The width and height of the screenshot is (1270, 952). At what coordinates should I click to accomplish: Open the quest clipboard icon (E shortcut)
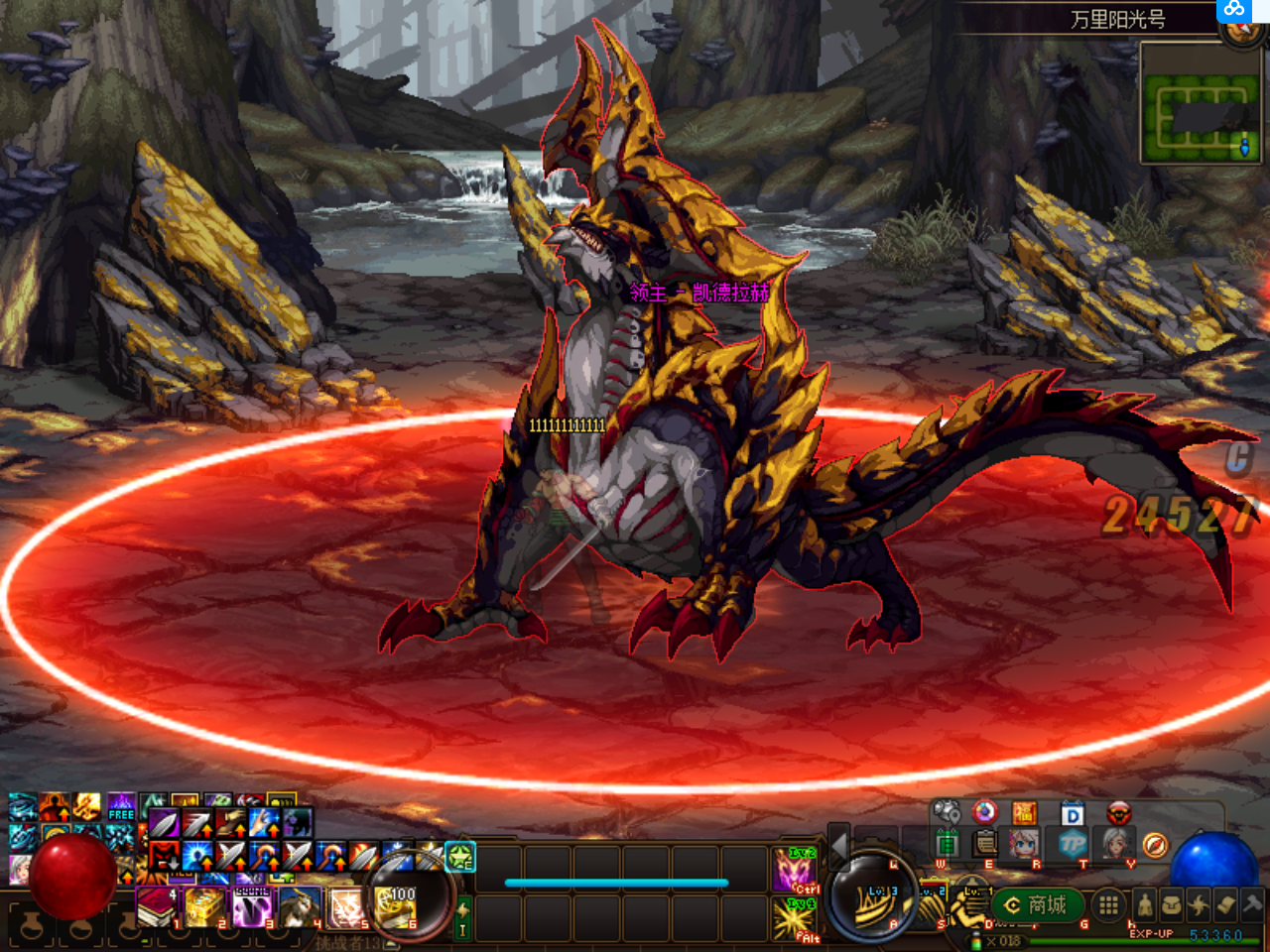click(984, 843)
